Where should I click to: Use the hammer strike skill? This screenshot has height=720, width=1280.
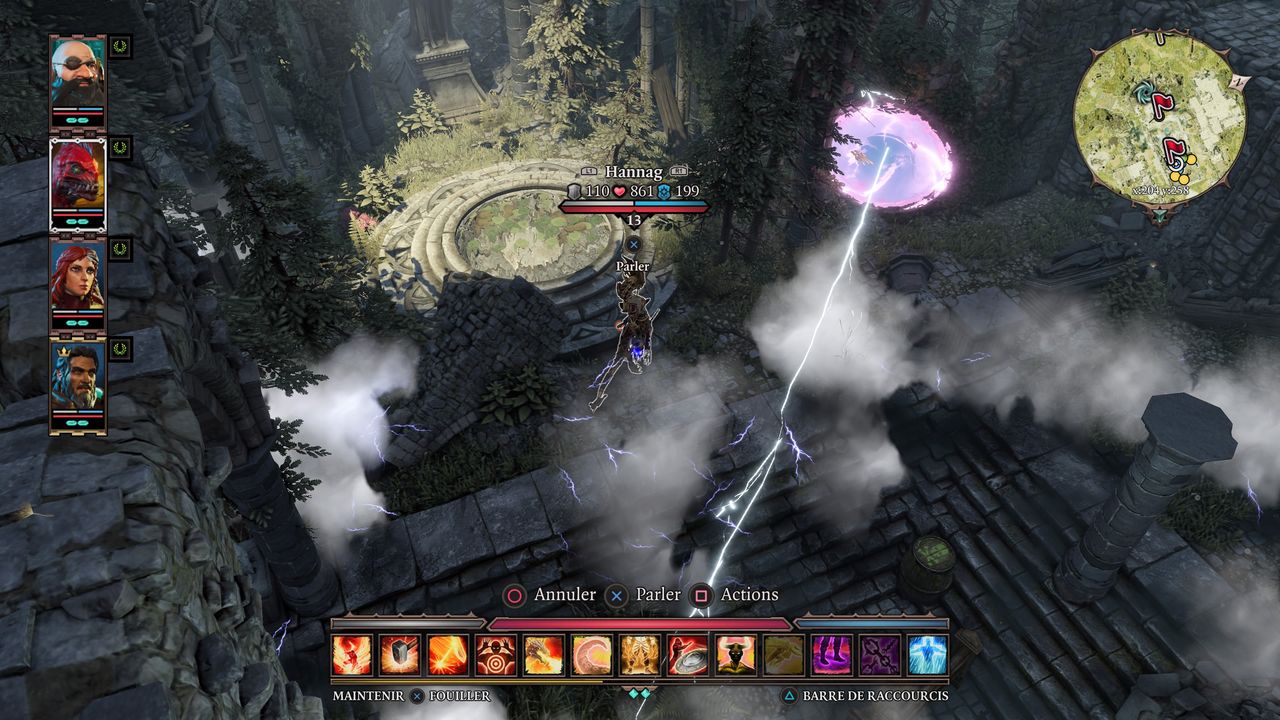pos(400,655)
